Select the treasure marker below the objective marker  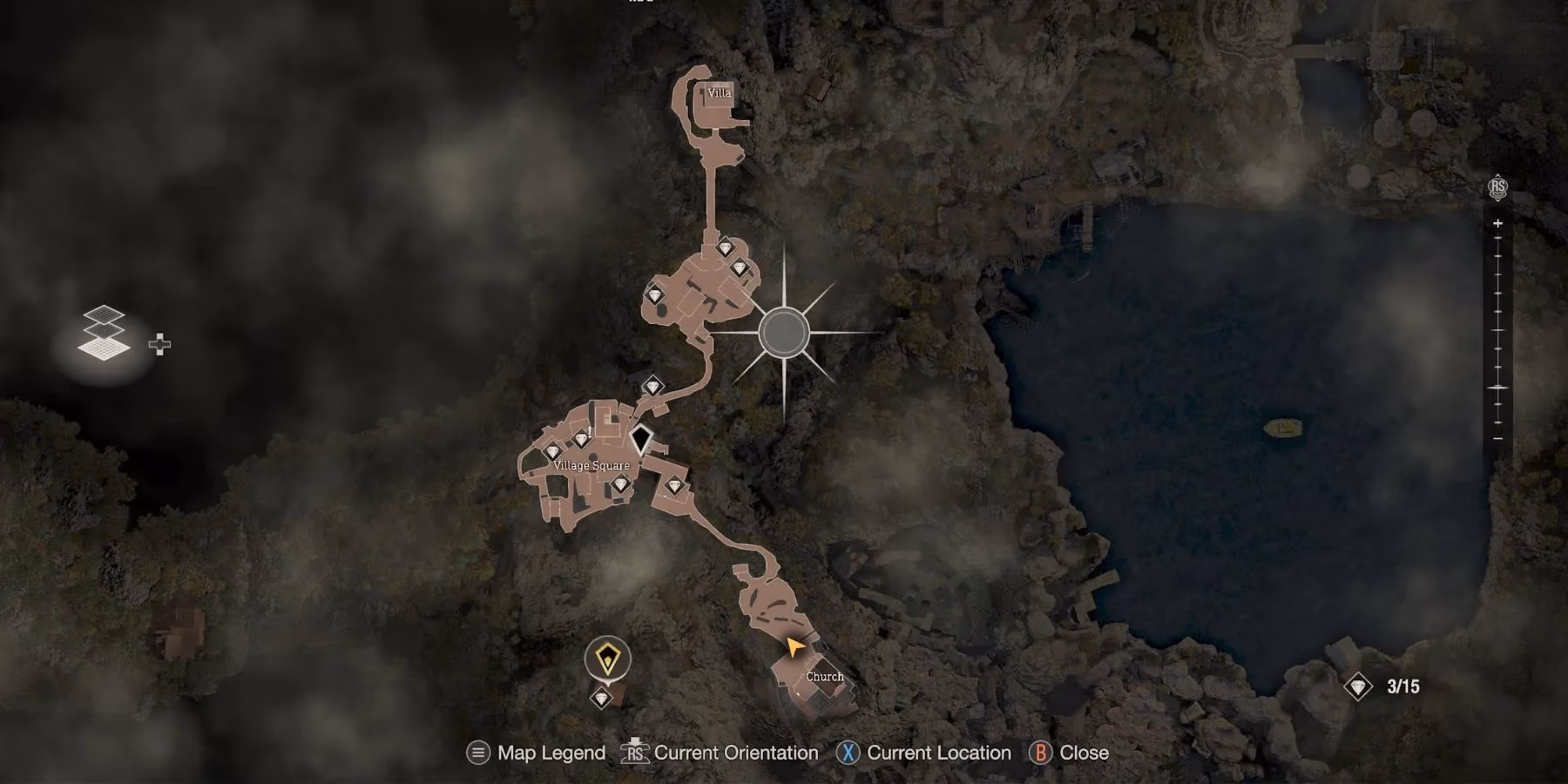point(601,698)
